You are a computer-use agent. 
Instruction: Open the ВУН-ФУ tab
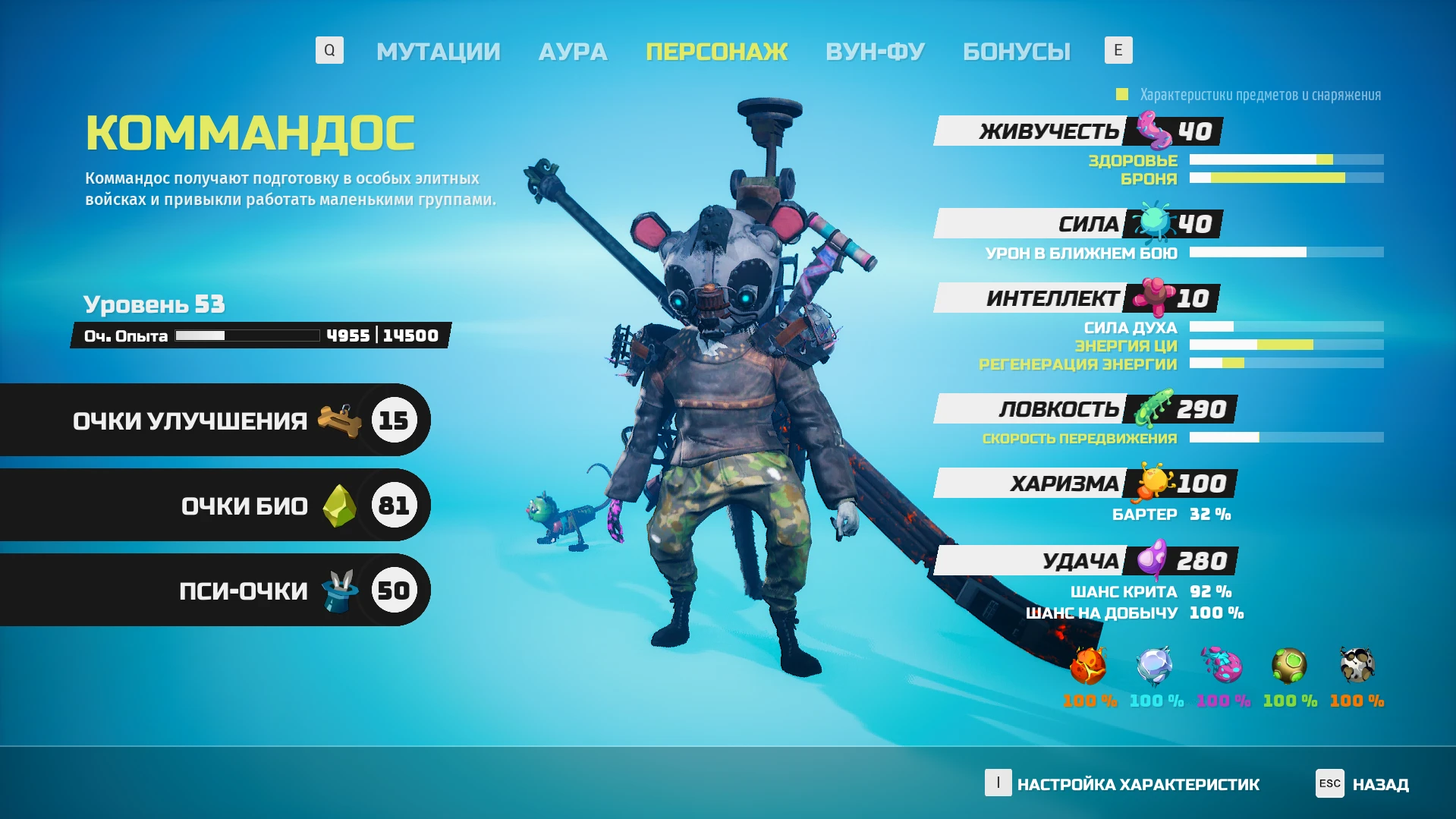point(874,51)
